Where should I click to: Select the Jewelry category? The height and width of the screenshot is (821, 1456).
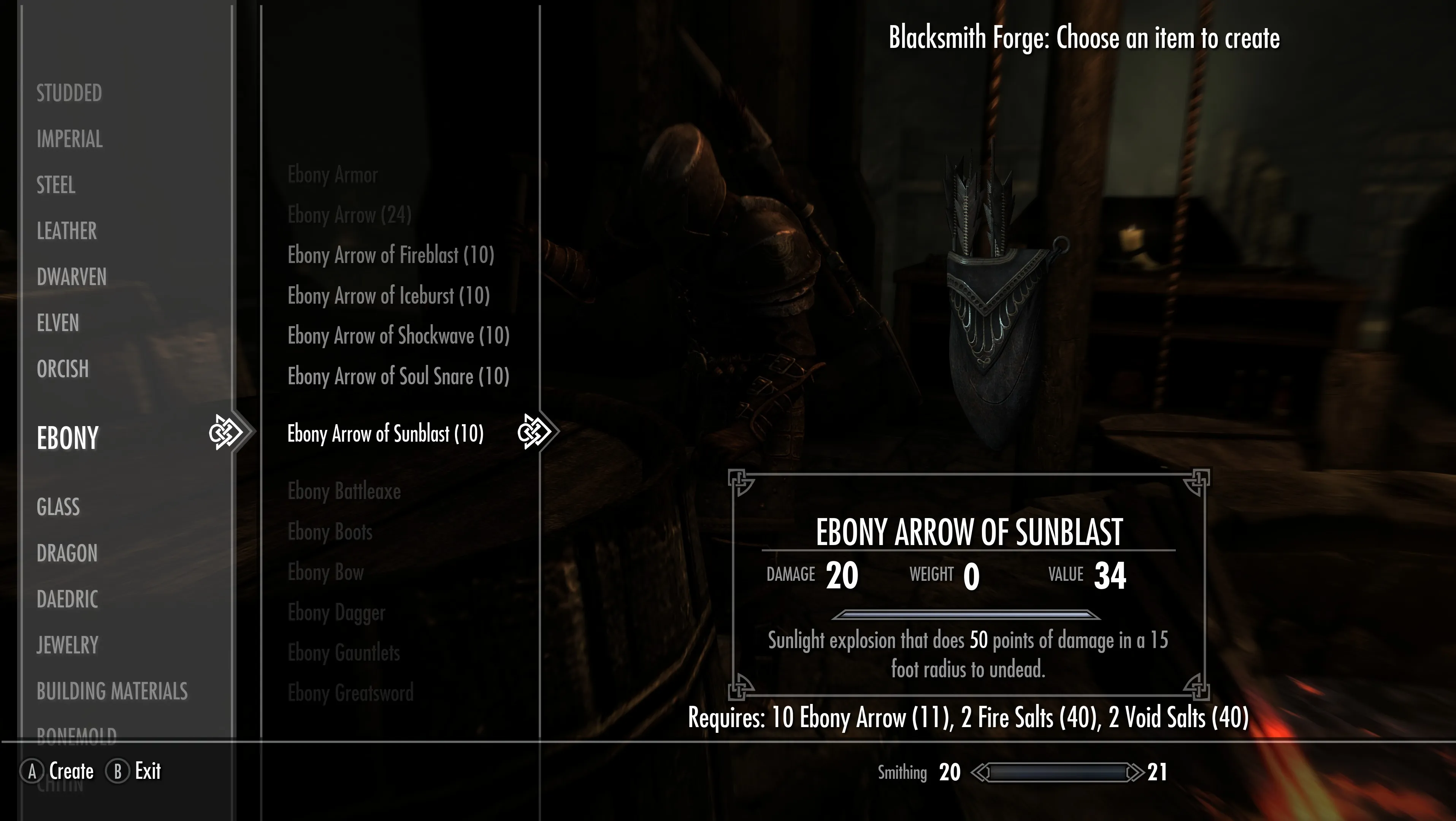click(x=67, y=645)
